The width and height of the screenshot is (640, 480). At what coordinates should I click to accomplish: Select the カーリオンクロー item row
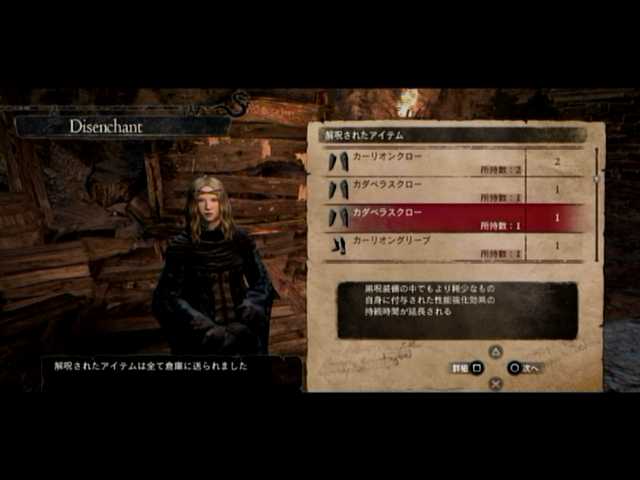coord(440,161)
